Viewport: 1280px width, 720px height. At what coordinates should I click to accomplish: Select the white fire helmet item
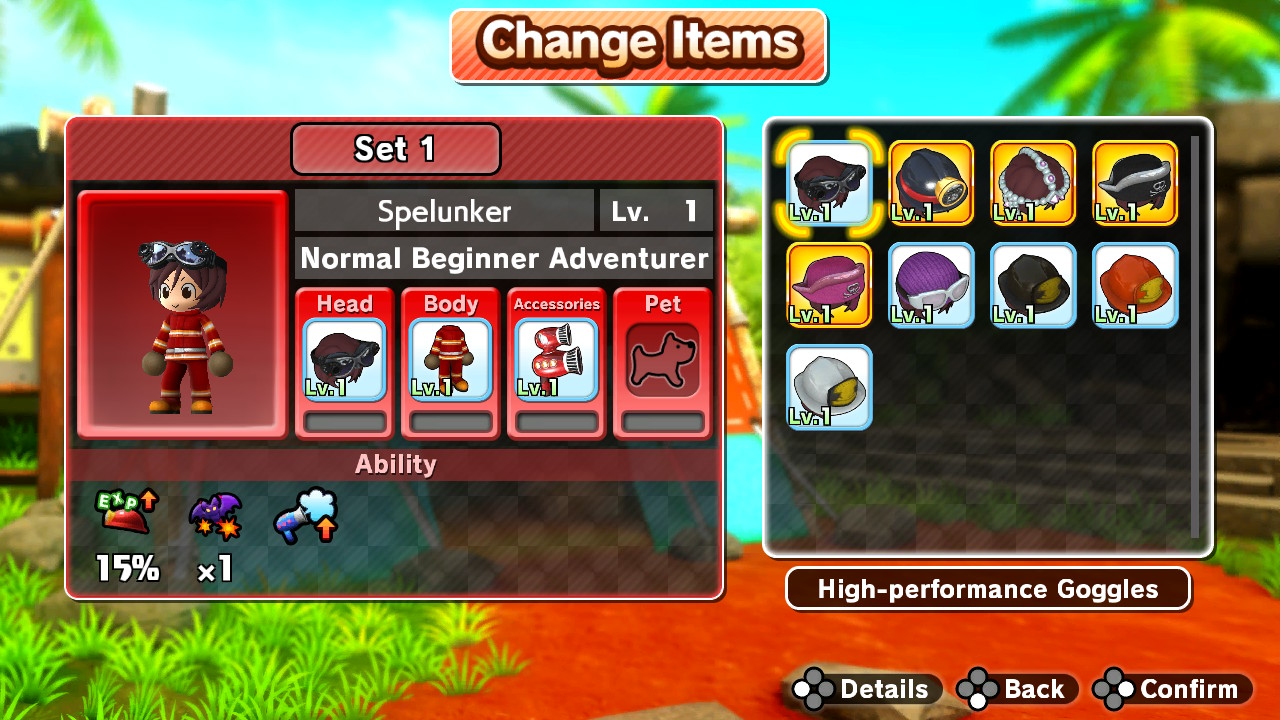(827, 386)
